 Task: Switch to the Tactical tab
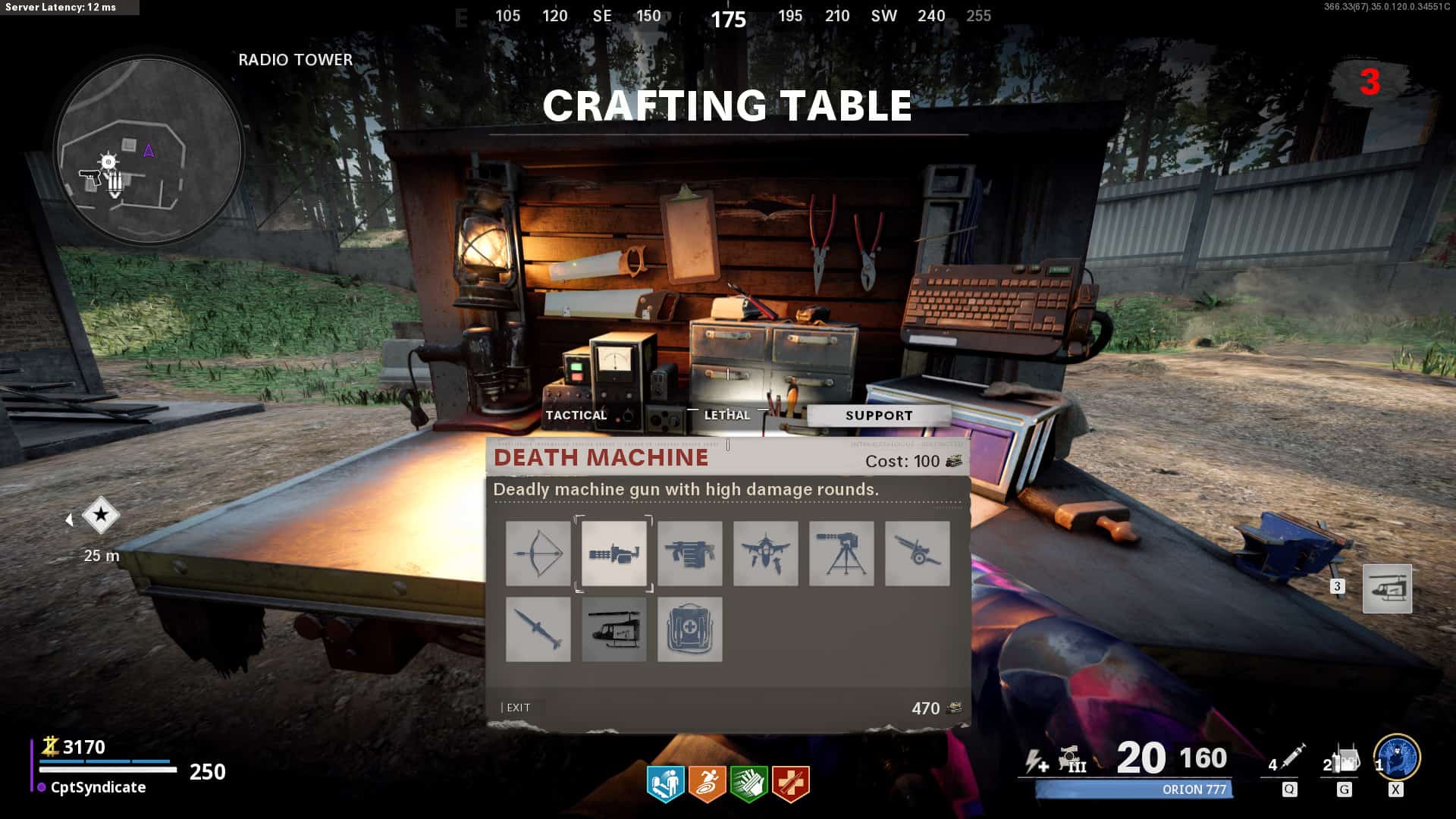click(576, 416)
